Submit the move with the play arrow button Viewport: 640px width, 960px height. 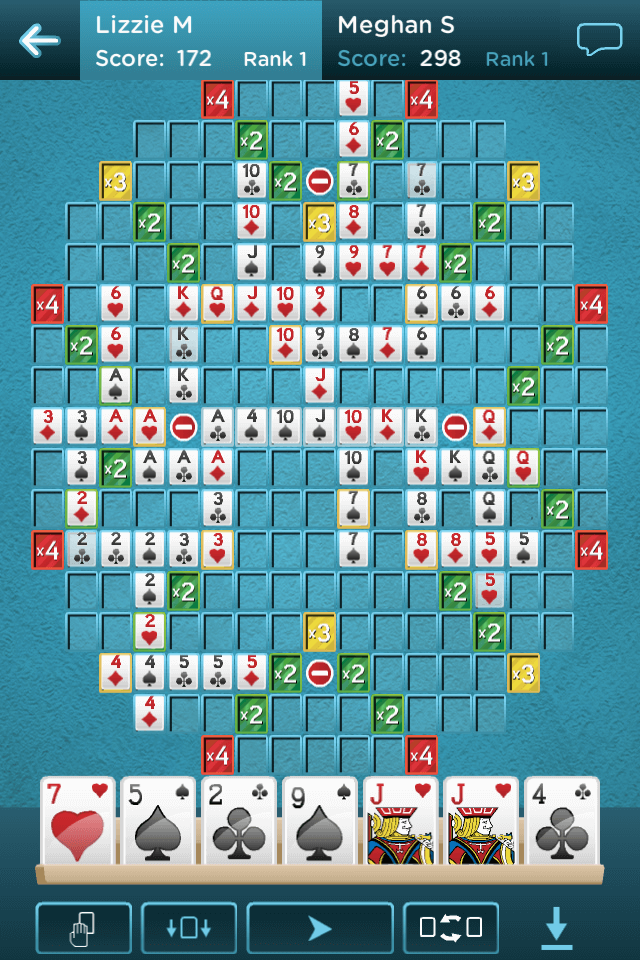tap(320, 928)
